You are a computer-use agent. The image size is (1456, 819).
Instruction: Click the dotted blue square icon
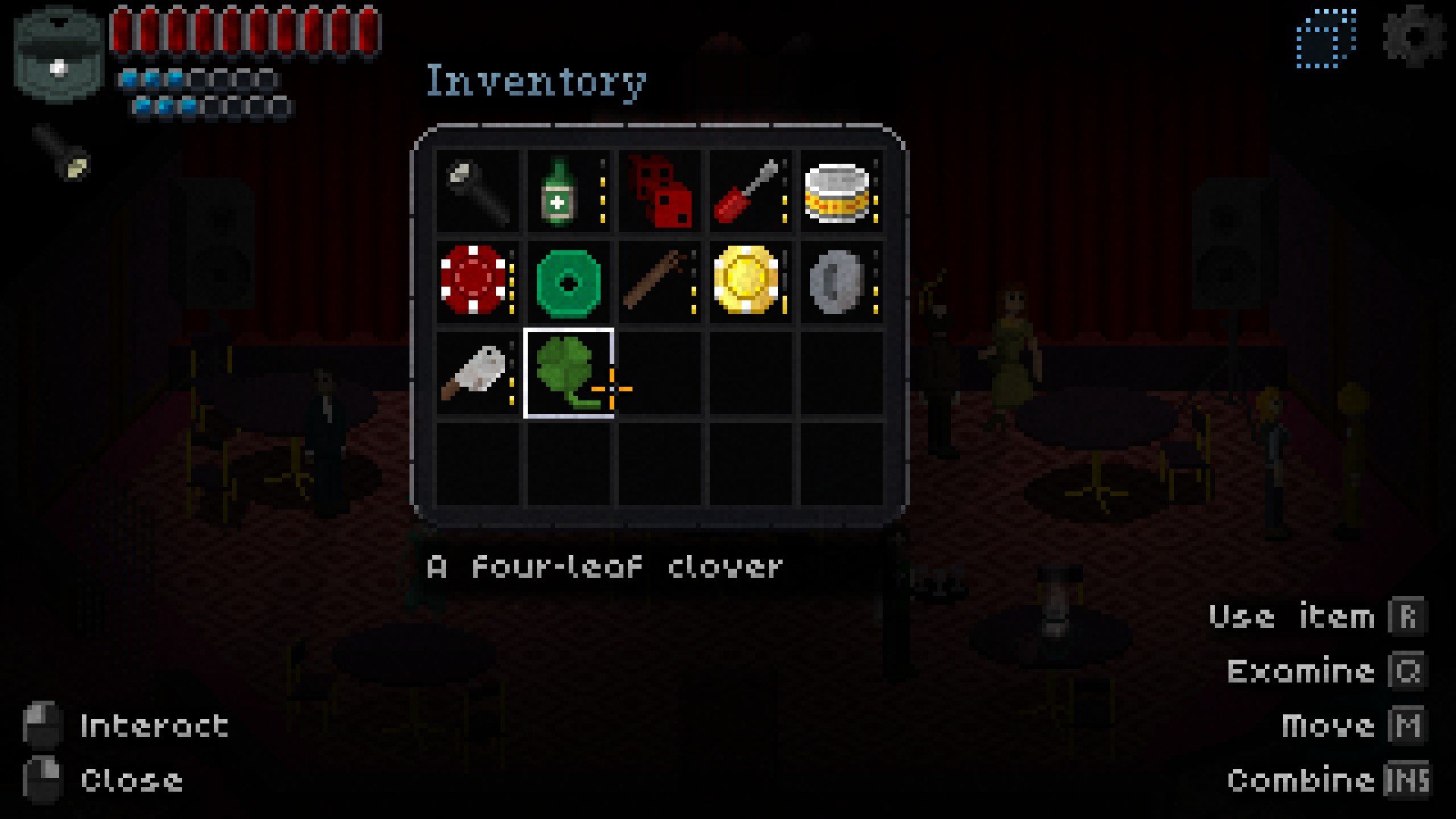click(1326, 38)
